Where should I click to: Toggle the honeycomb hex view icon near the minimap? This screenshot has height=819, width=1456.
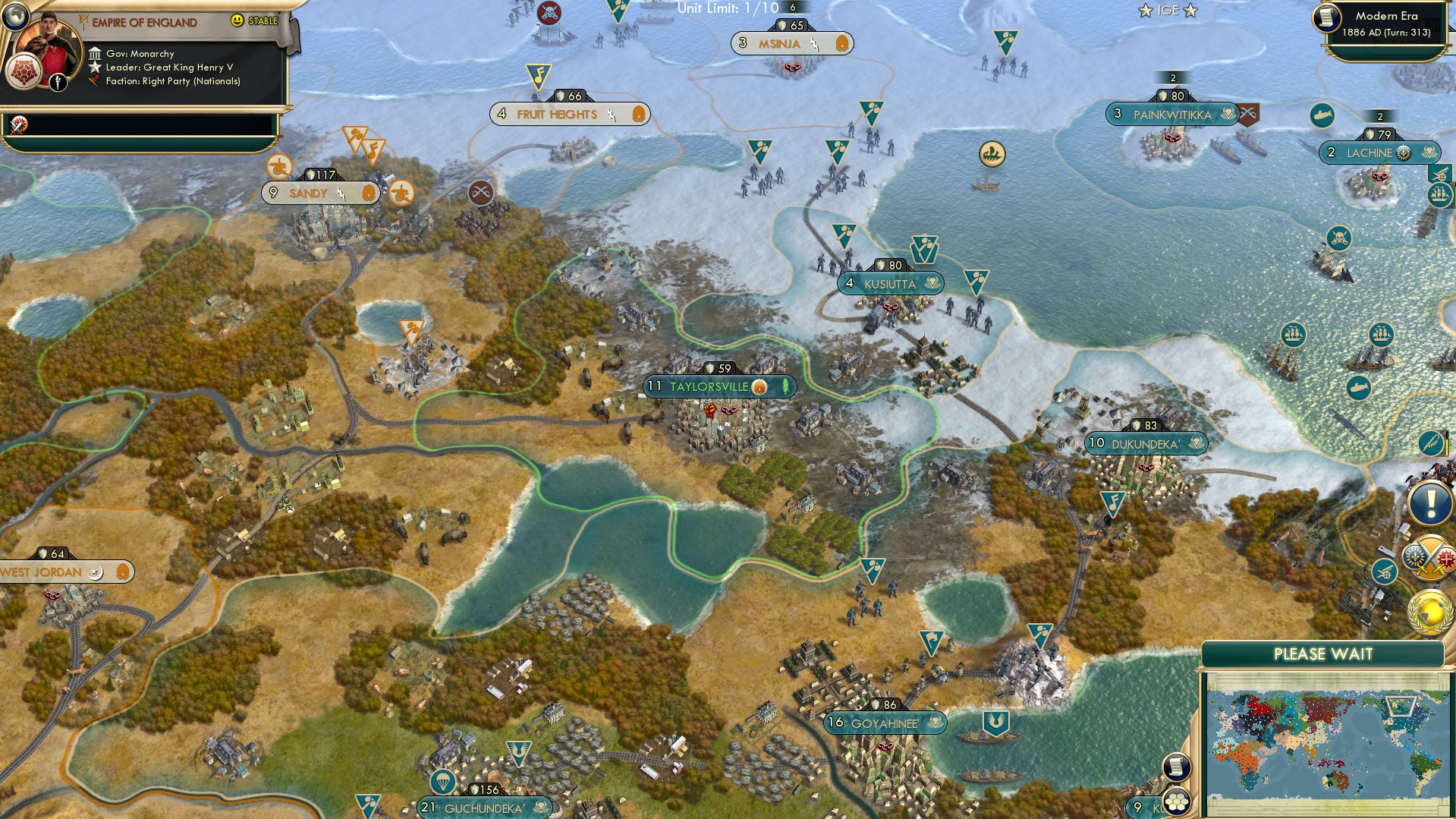[1175, 801]
